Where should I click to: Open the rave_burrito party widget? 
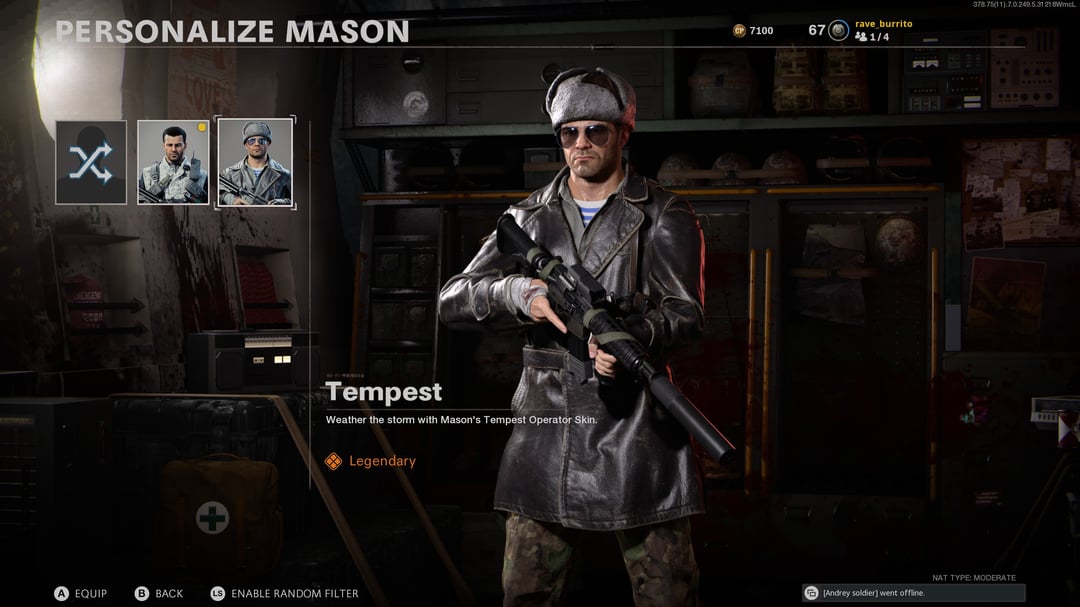point(870,30)
